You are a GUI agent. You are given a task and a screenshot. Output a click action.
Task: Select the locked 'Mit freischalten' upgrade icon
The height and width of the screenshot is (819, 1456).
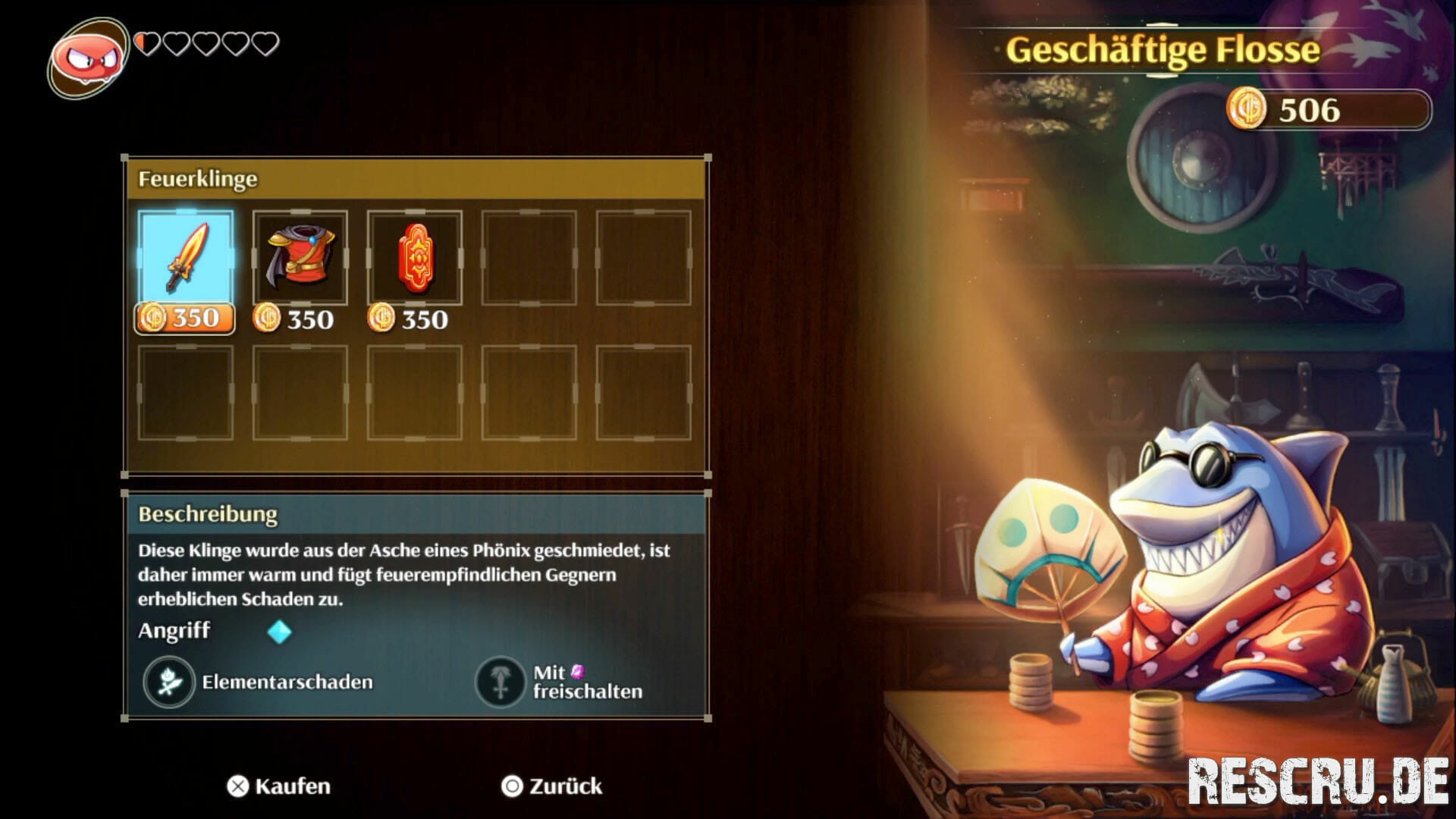(500, 682)
